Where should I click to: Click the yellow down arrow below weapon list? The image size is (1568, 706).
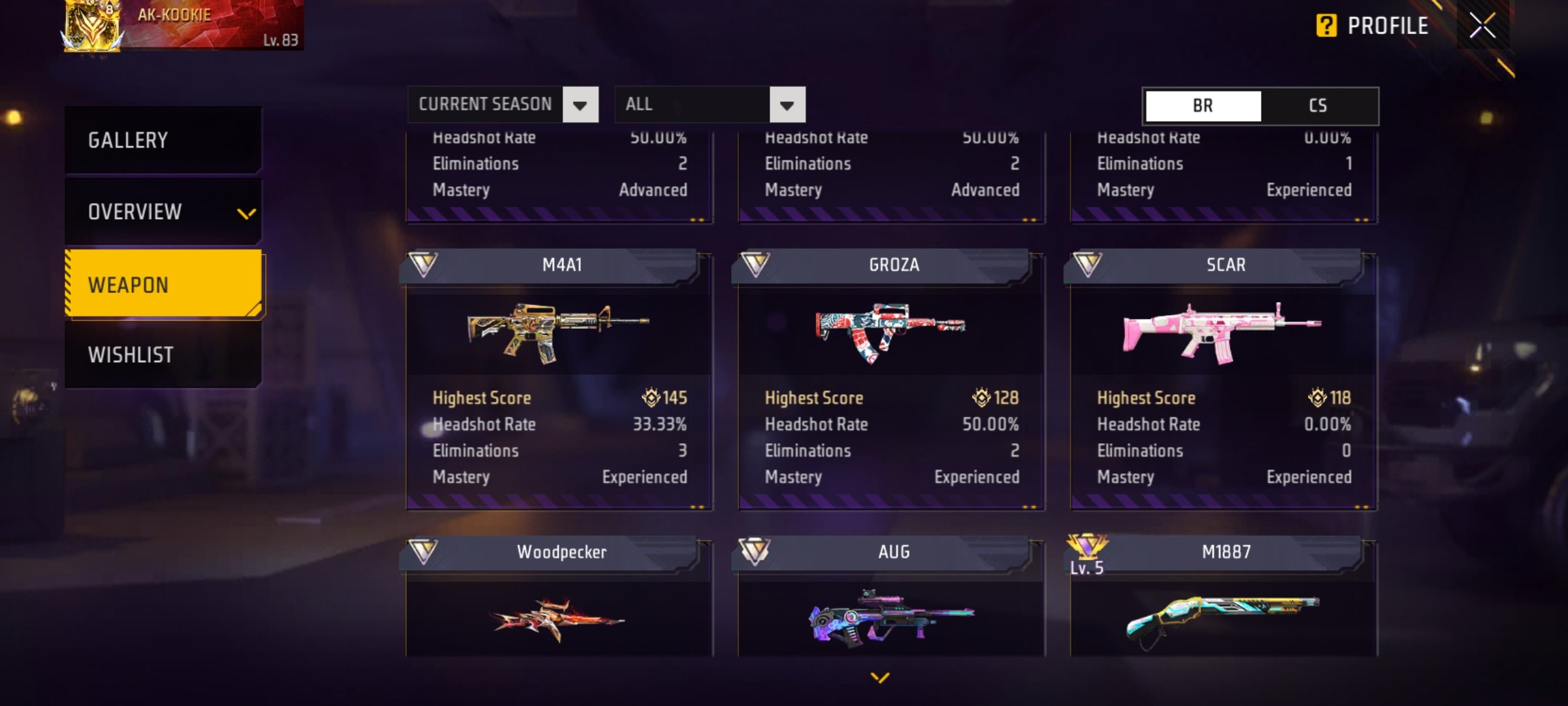pyautogui.click(x=880, y=678)
